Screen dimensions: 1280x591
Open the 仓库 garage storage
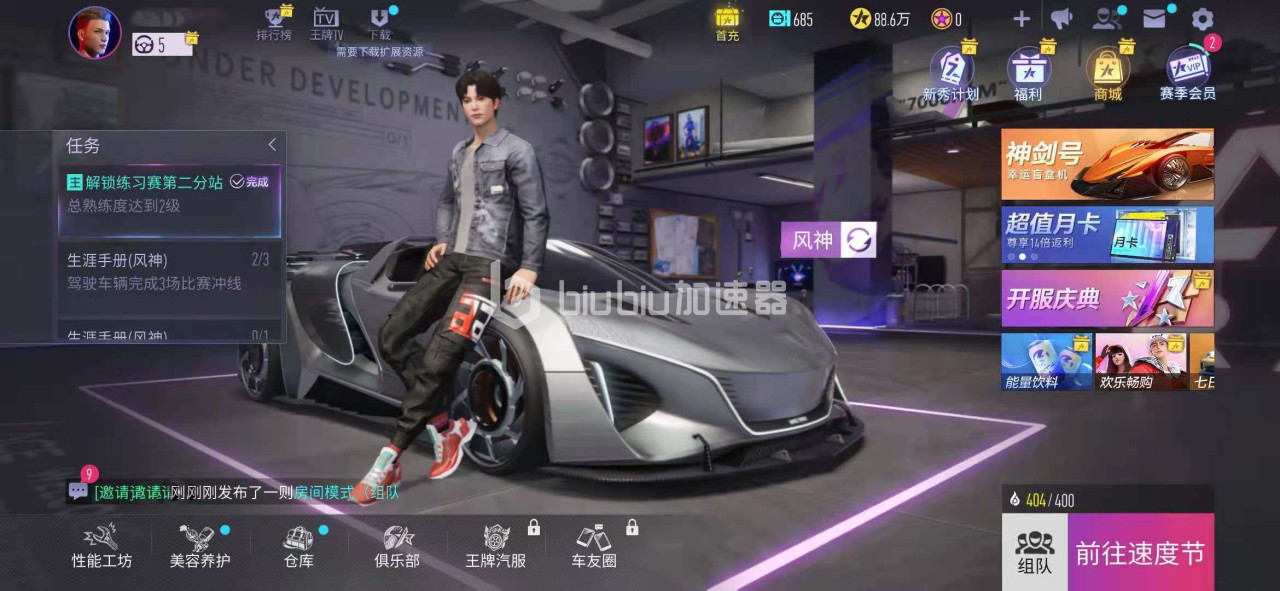pos(299,546)
